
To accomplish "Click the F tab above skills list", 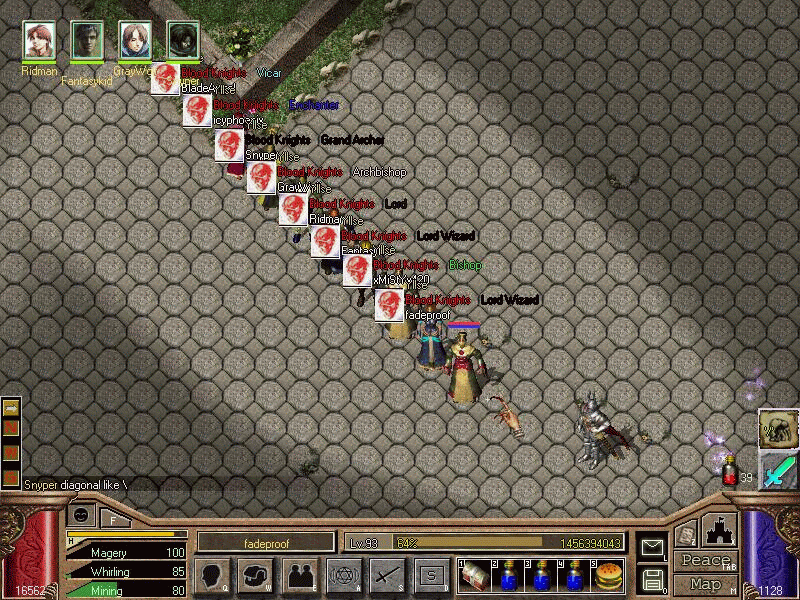I will coord(113,519).
